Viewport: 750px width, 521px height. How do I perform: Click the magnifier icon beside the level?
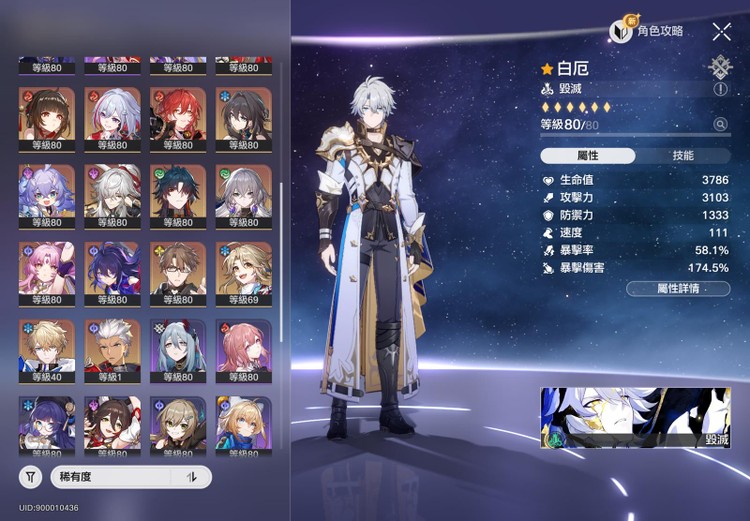pyautogui.click(x=721, y=125)
